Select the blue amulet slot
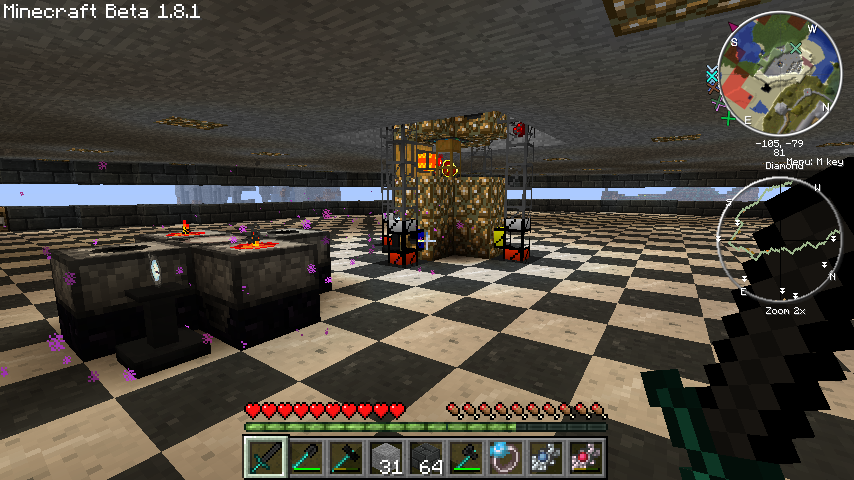This screenshot has height=480, width=854. tap(546, 458)
